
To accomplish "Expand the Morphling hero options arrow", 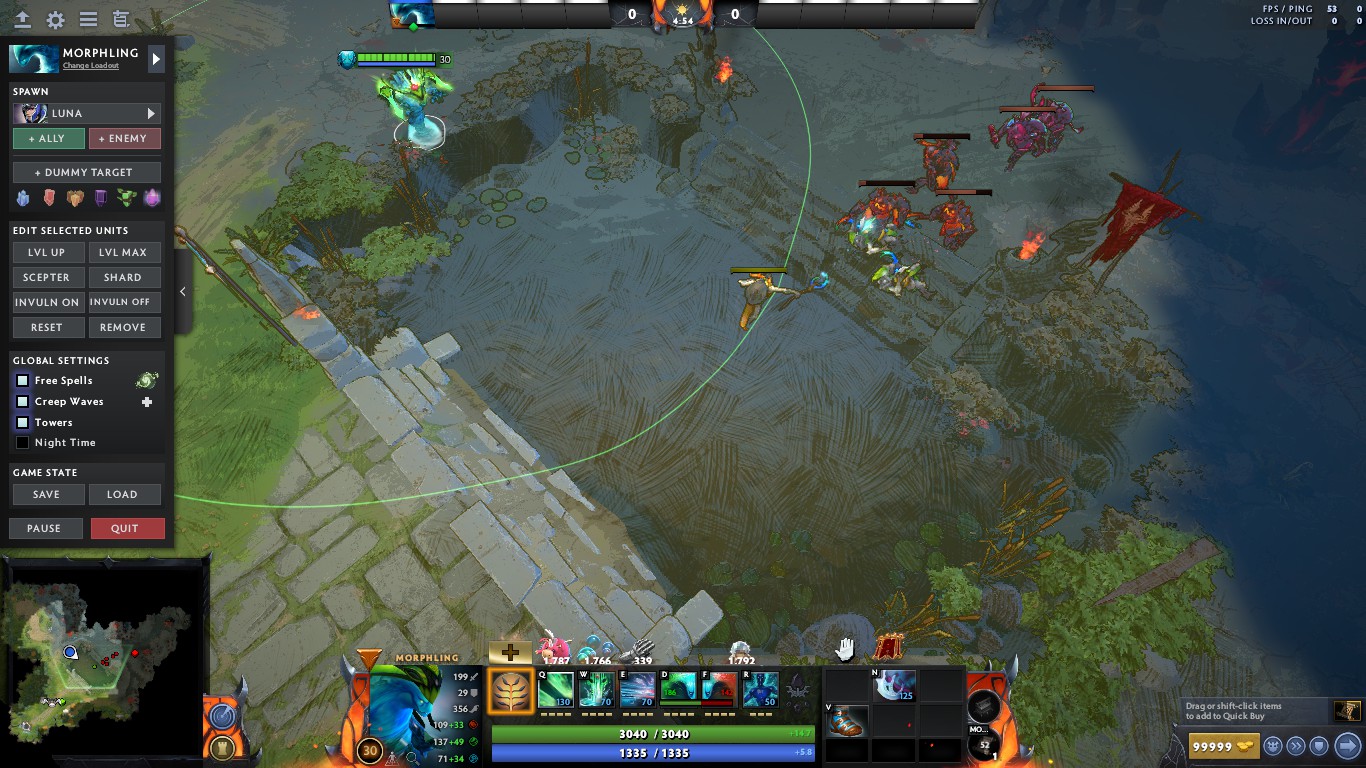I will pos(156,58).
